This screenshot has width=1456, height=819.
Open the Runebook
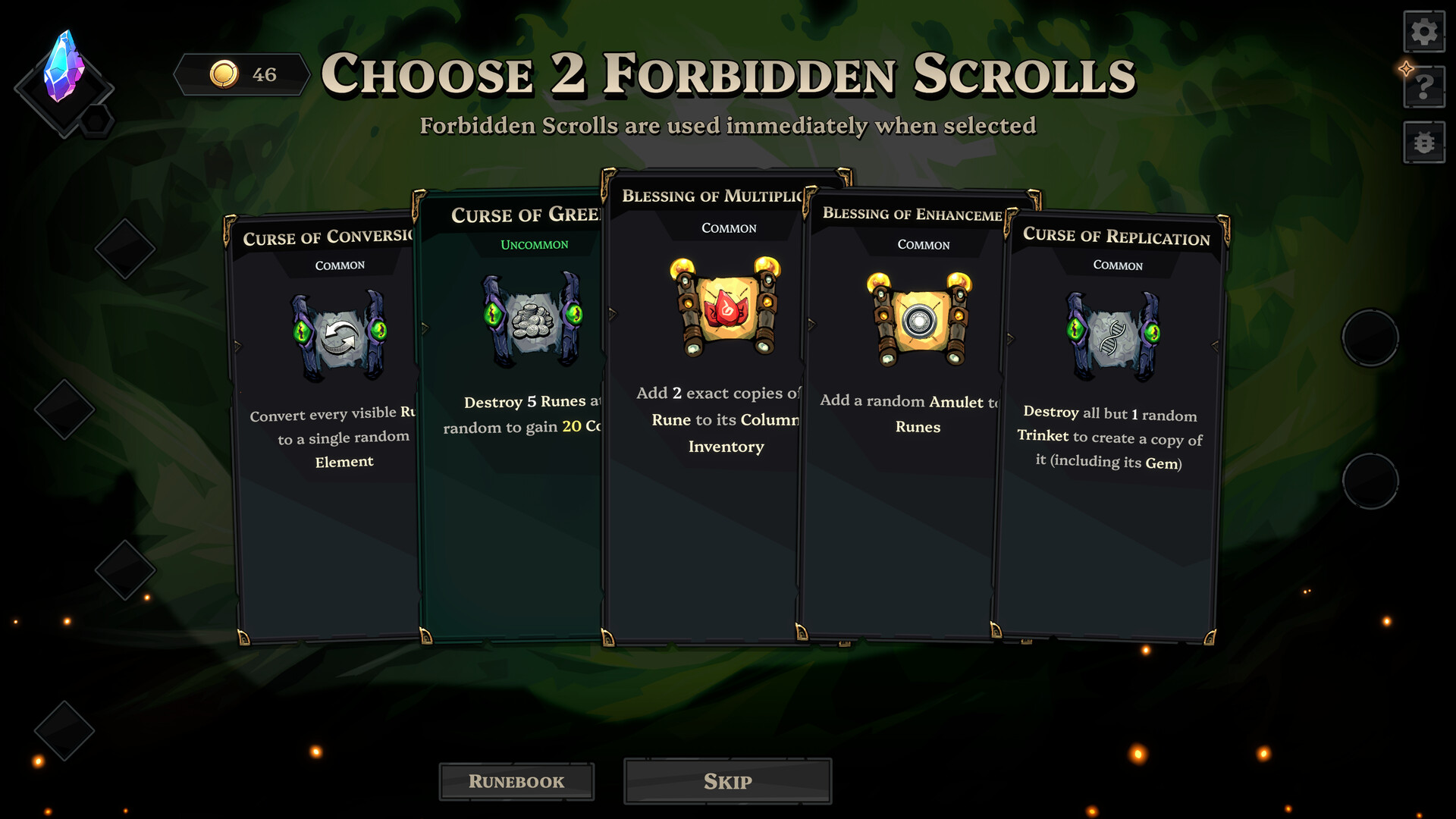tap(516, 781)
